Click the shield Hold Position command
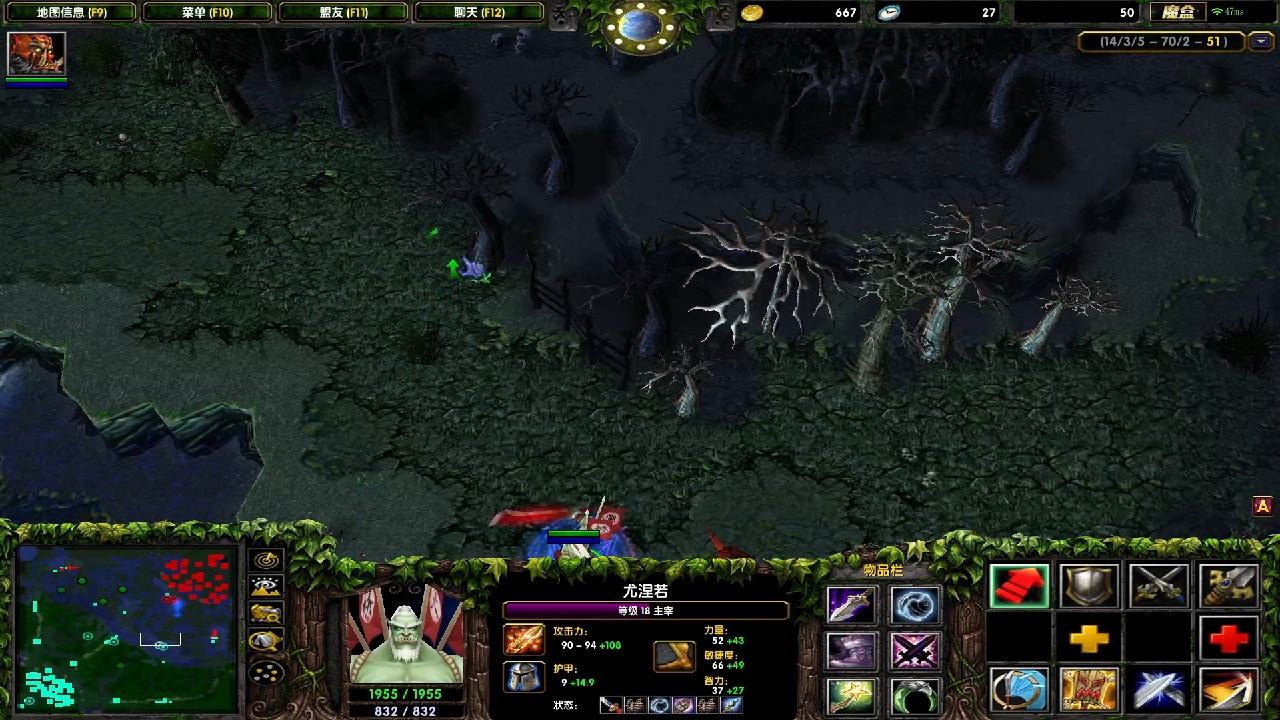Image resolution: width=1280 pixels, height=720 pixels. tap(1089, 587)
